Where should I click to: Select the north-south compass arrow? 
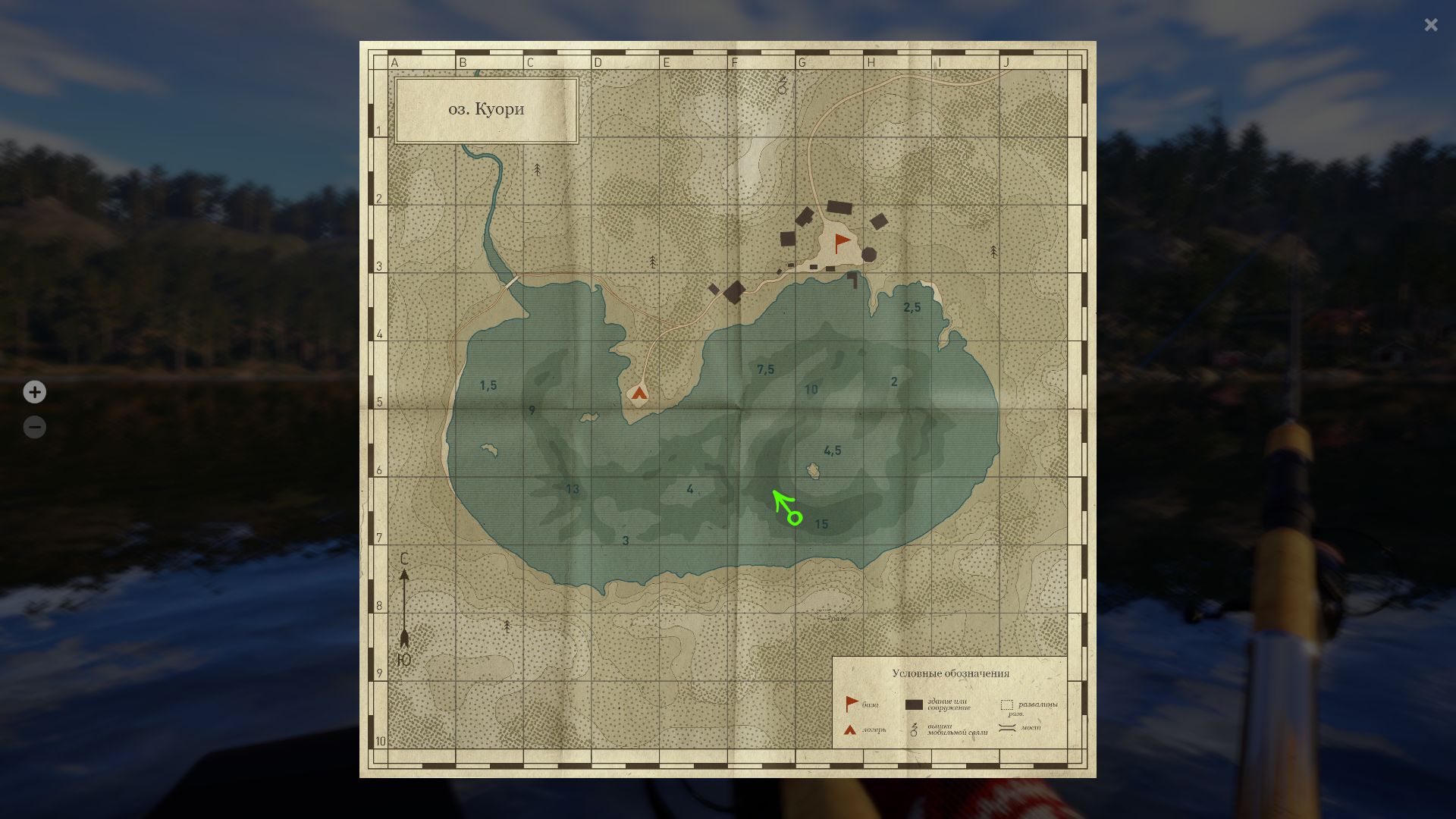click(x=405, y=607)
